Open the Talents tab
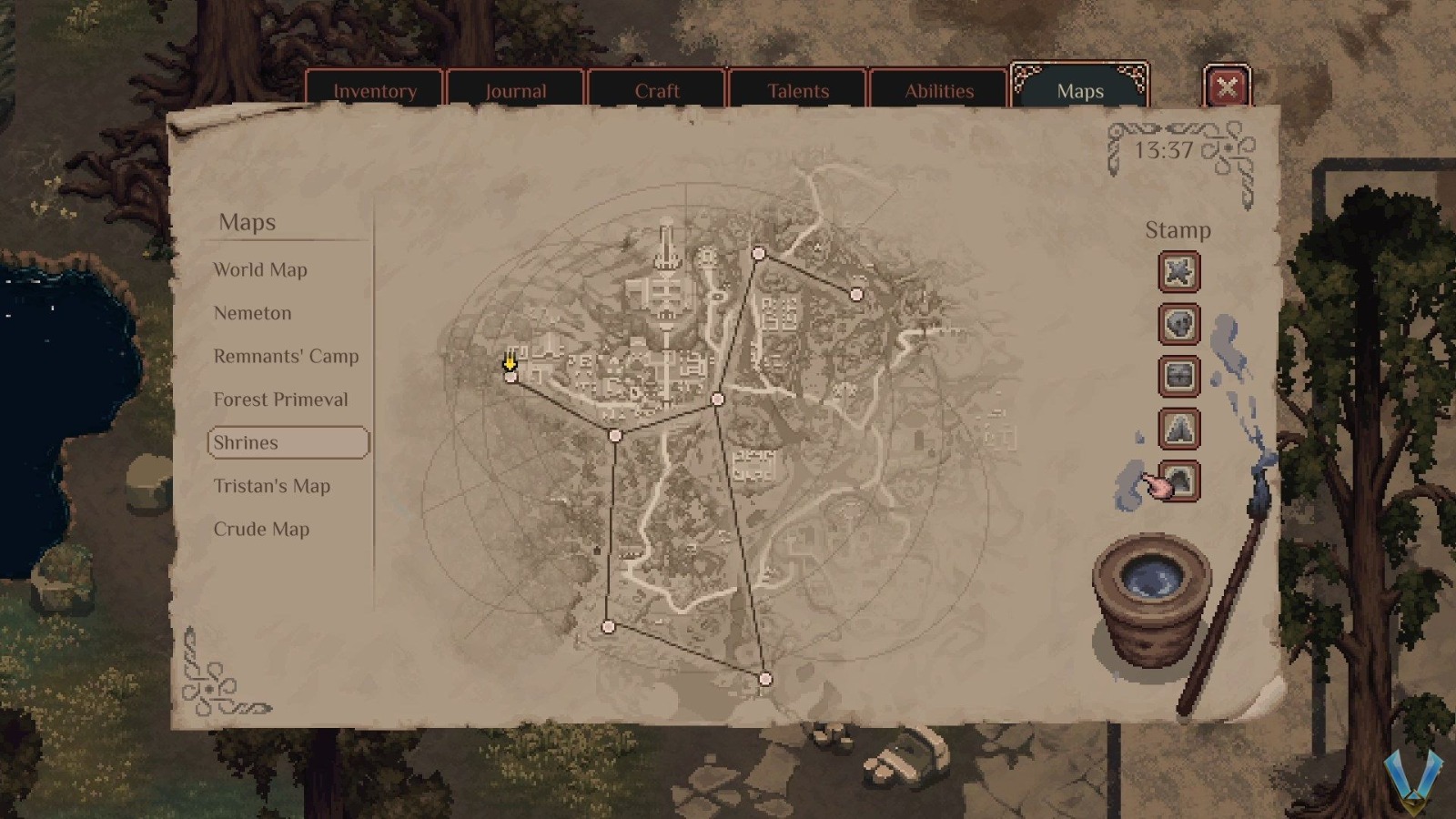This screenshot has width=1456, height=819. pyautogui.click(x=798, y=90)
